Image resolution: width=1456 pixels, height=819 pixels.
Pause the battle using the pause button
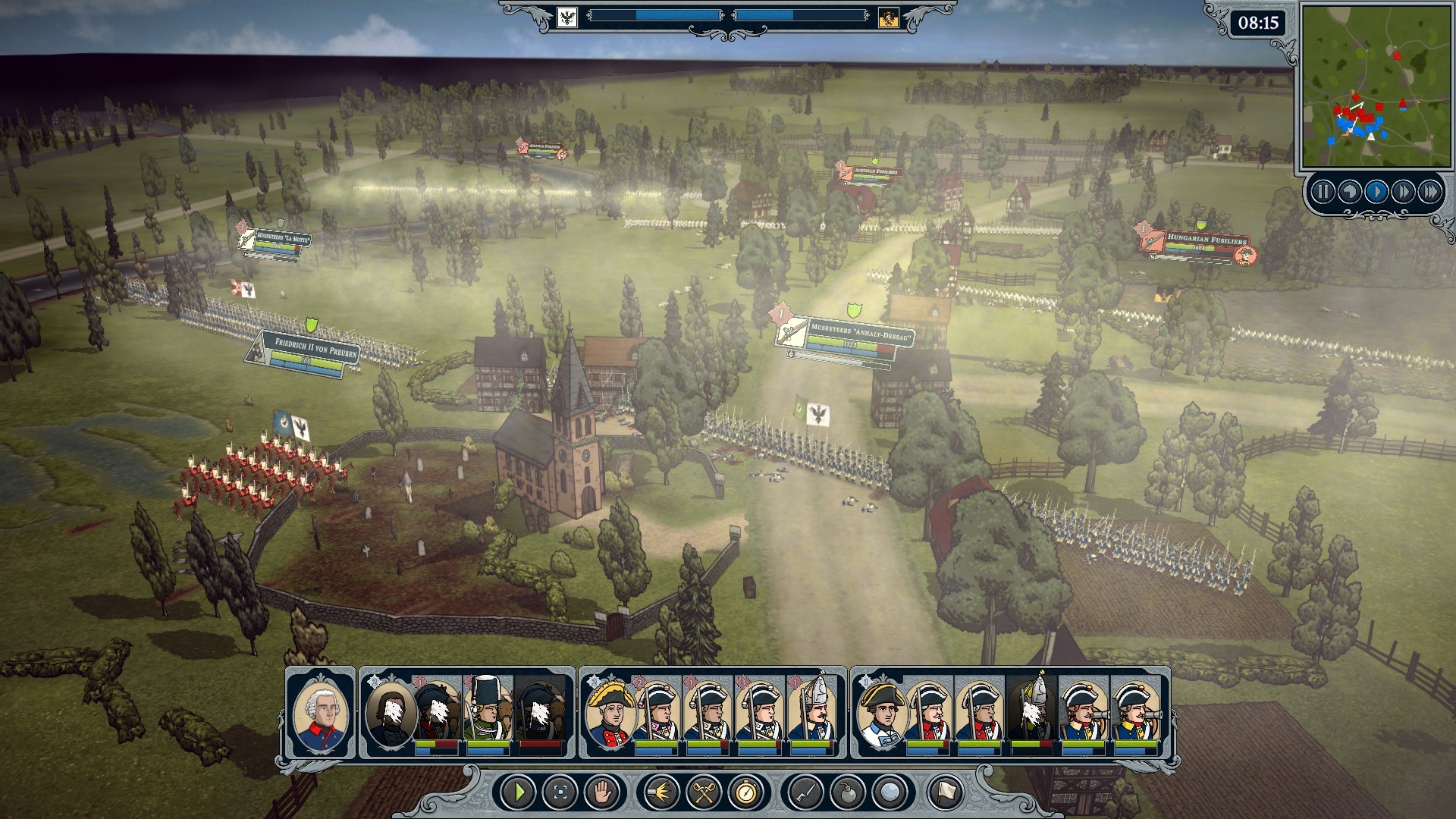pos(1323,192)
